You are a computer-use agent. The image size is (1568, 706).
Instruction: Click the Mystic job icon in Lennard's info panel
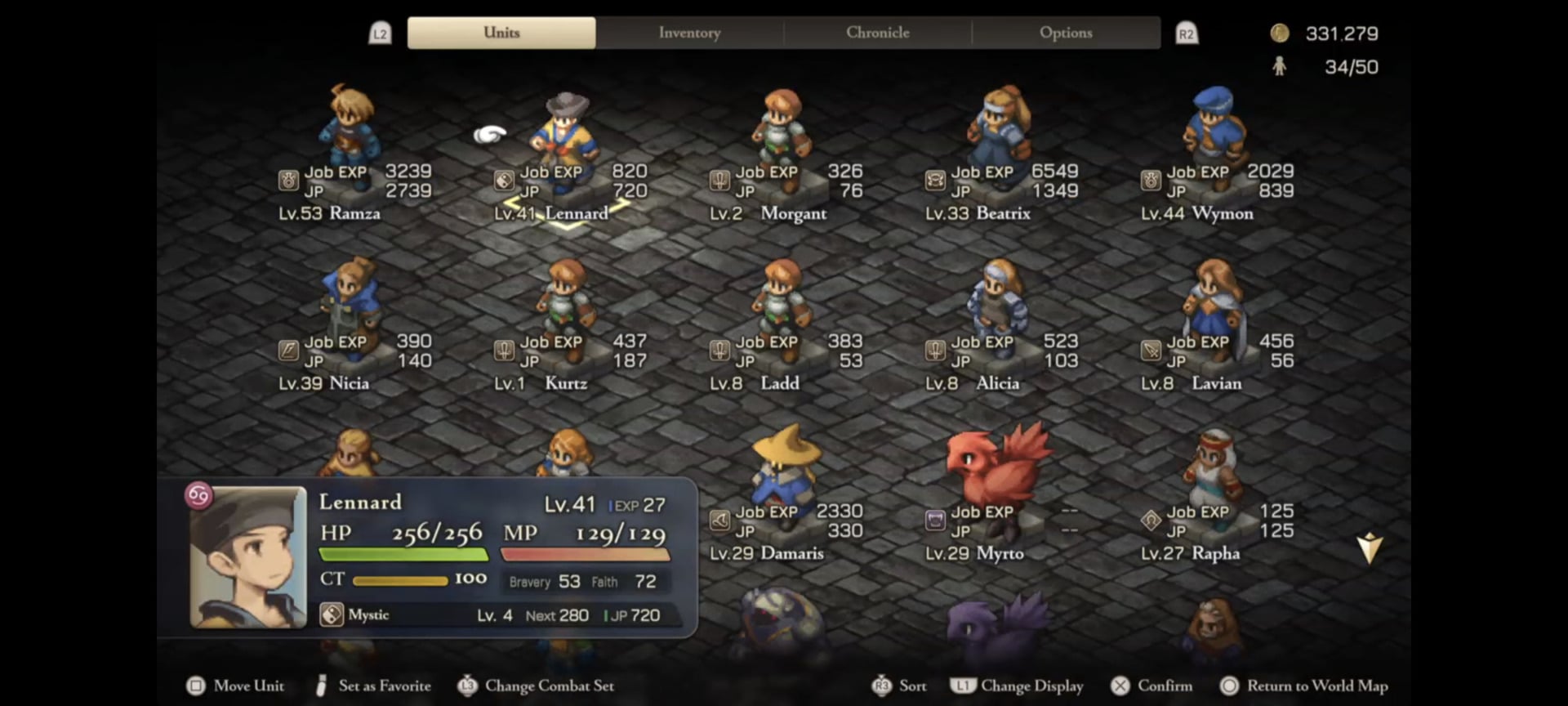click(x=332, y=614)
